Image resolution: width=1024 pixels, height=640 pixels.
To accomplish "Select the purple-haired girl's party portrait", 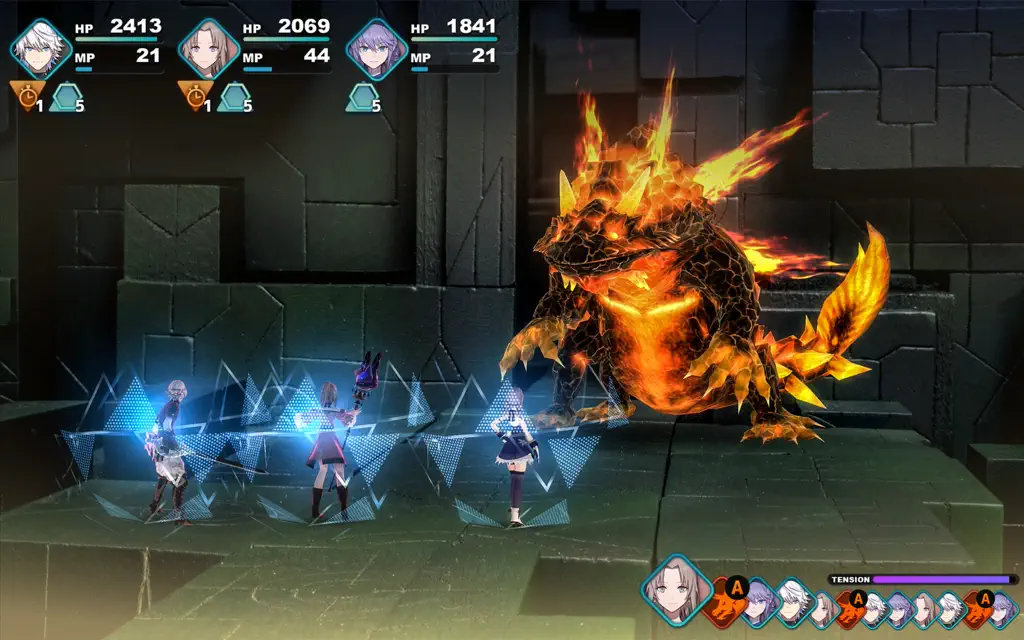I will click(x=377, y=47).
